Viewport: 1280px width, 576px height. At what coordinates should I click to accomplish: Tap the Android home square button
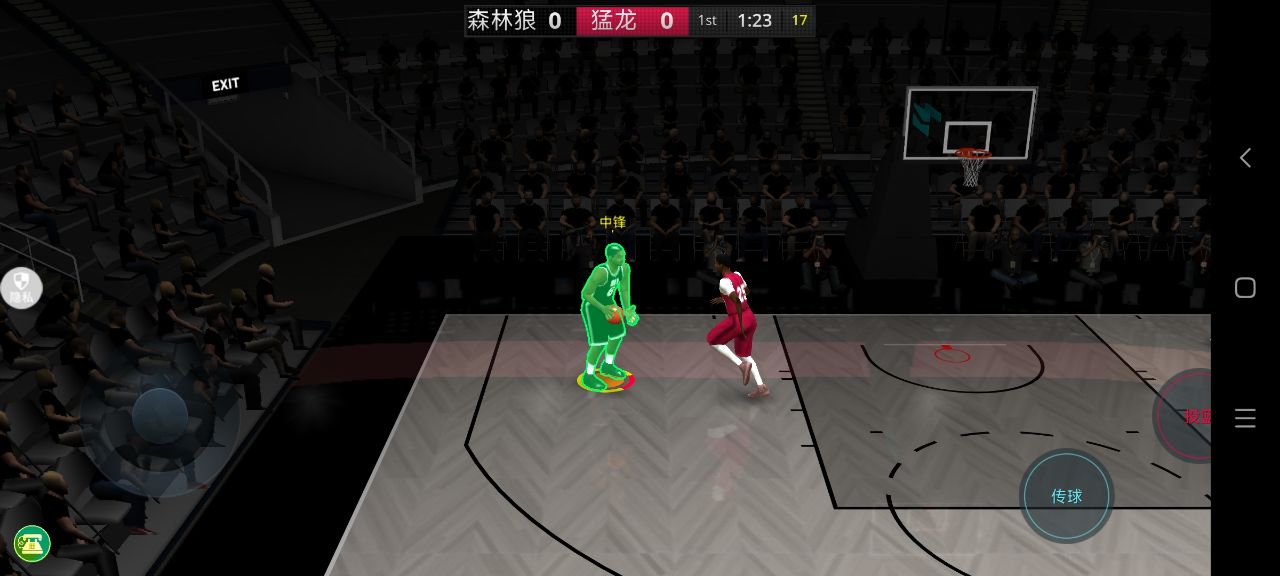click(x=1245, y=288)
